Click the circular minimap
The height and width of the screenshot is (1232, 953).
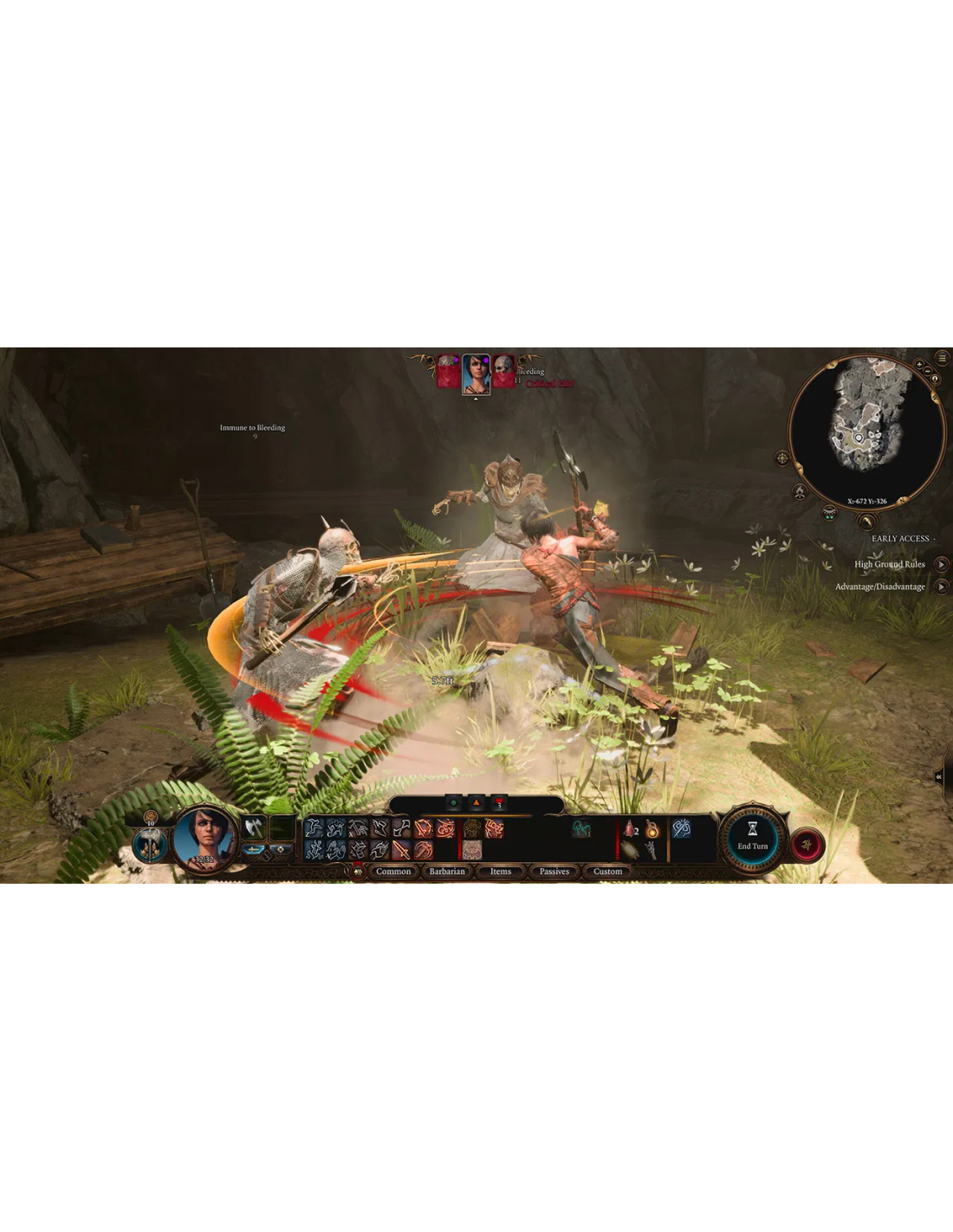click(x=864, y=429)
